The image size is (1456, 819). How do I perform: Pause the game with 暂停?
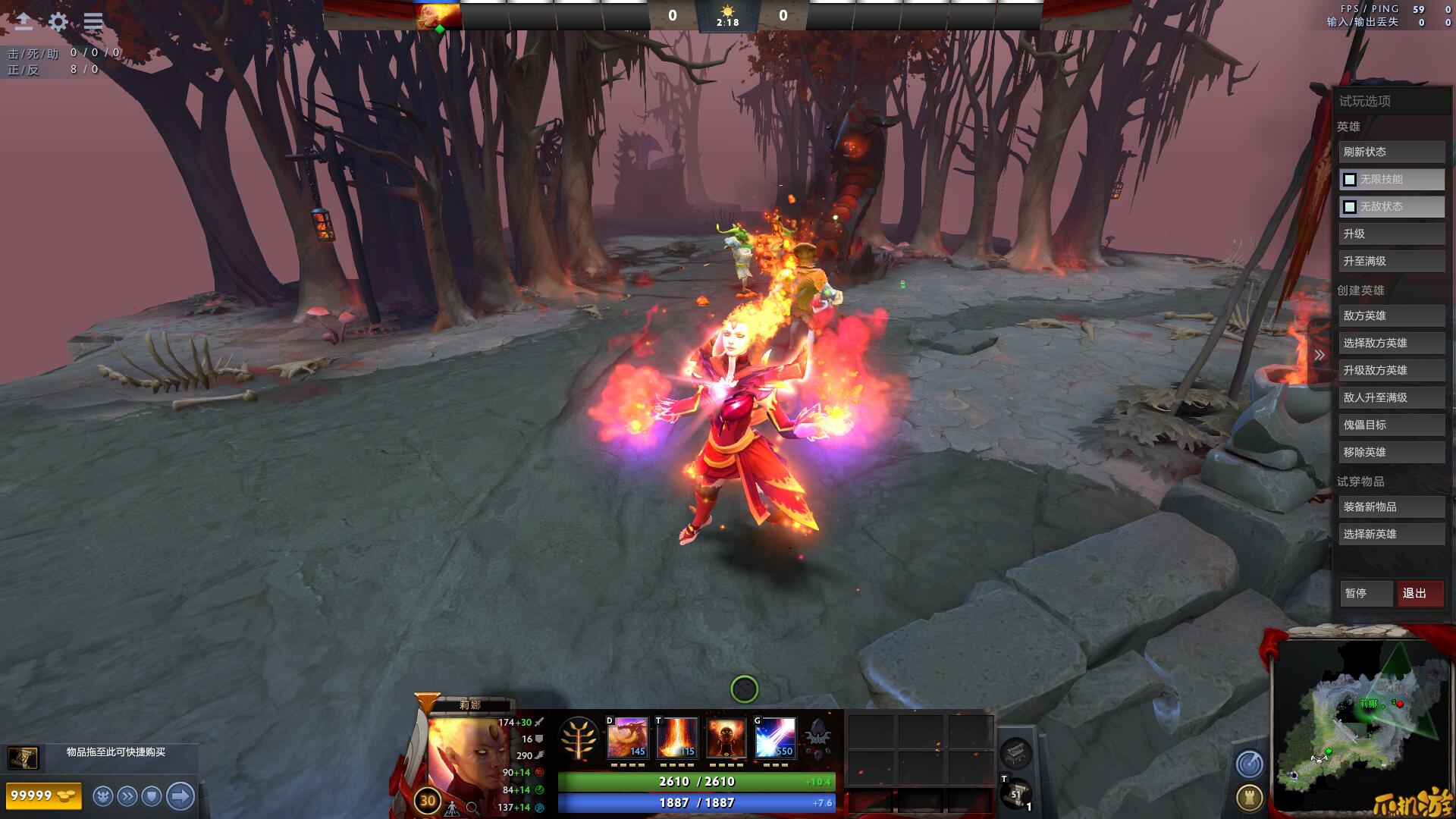1366,593
